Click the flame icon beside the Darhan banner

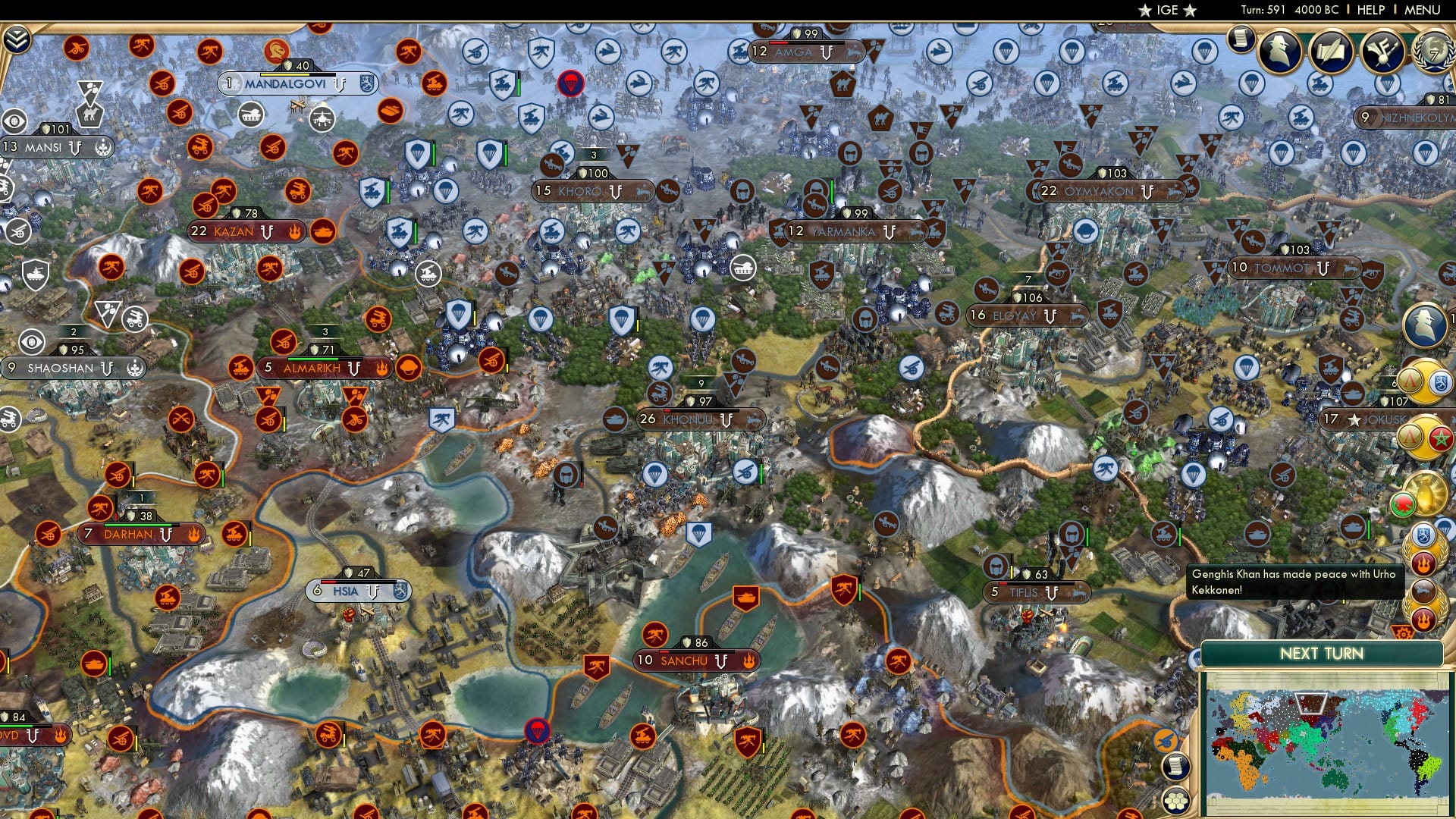pyautogui.click(x=195, y=535)
